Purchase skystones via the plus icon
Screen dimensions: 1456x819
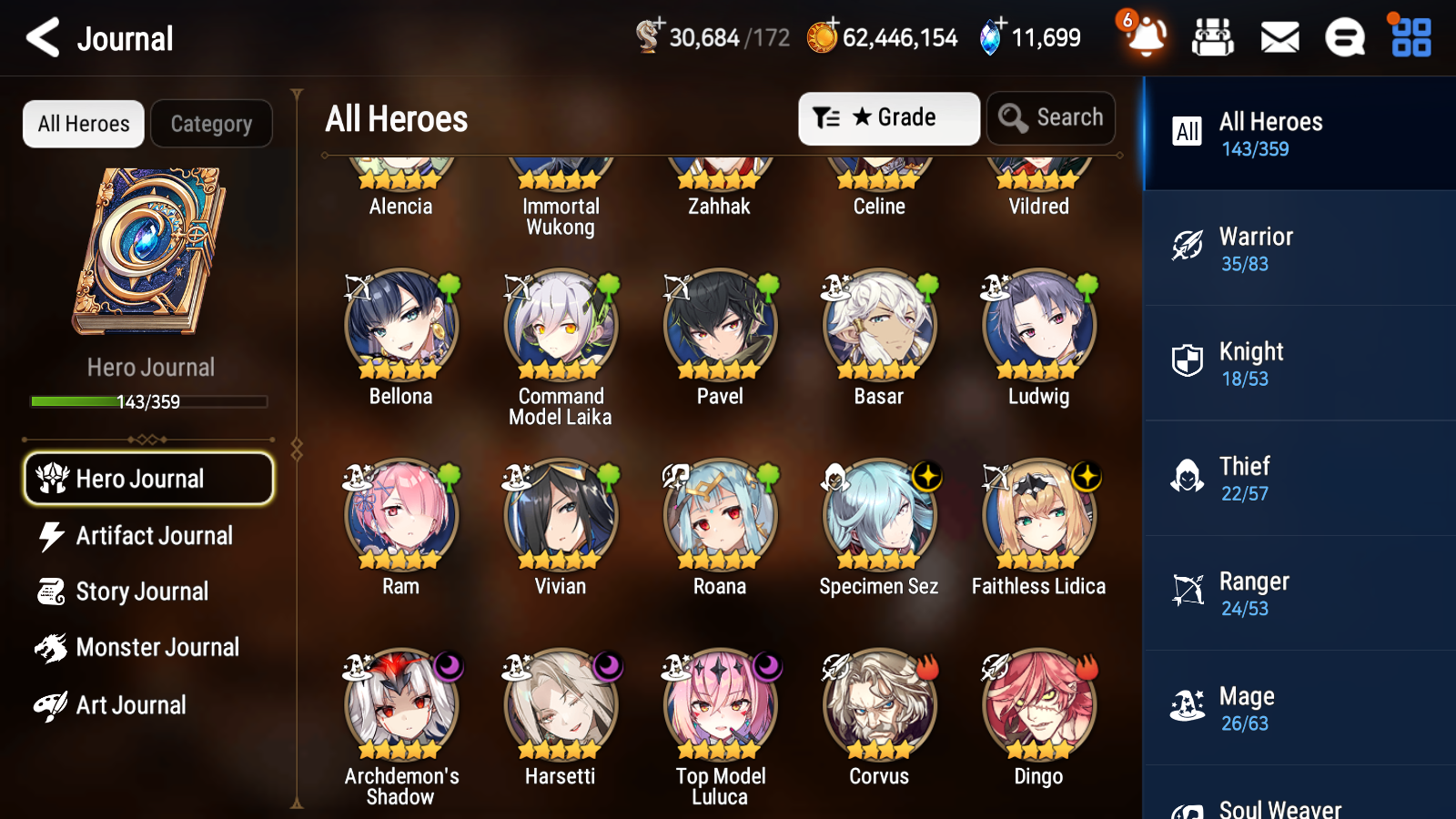(x=1001, y=25)
